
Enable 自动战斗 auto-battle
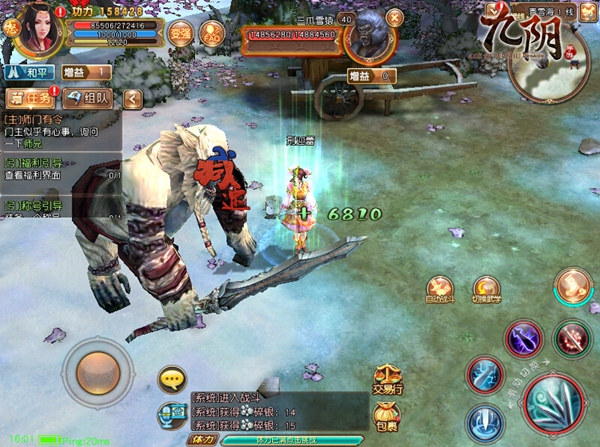440,290
